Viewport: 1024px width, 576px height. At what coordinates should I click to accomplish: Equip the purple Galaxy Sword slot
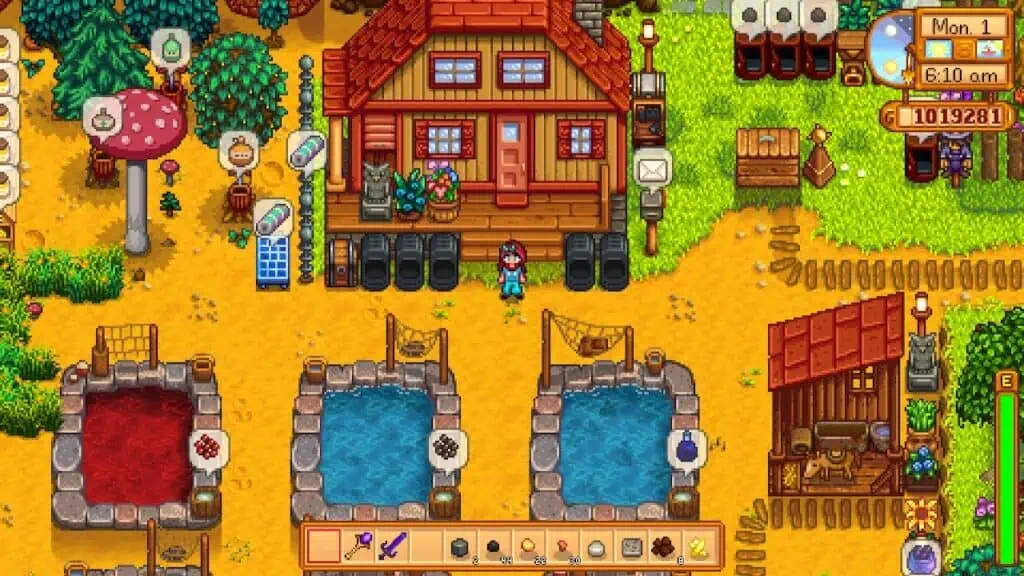click(392, 546)
